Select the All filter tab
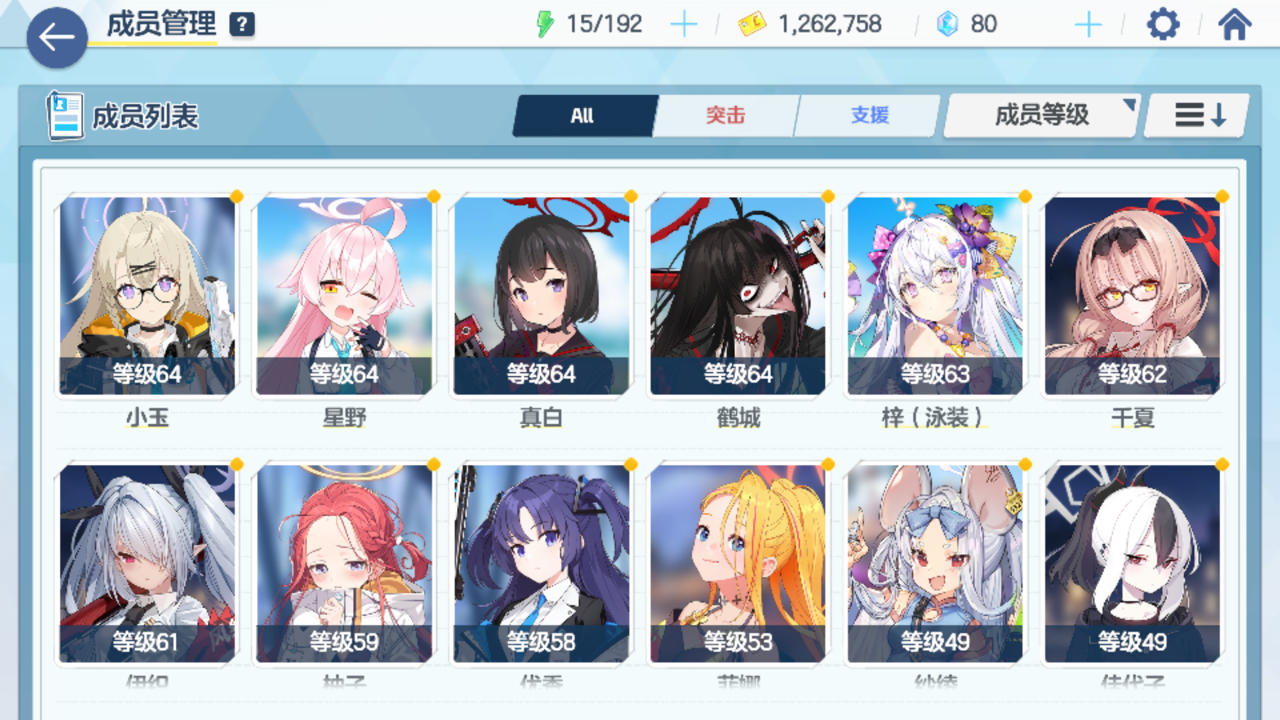 click(582, 115)
